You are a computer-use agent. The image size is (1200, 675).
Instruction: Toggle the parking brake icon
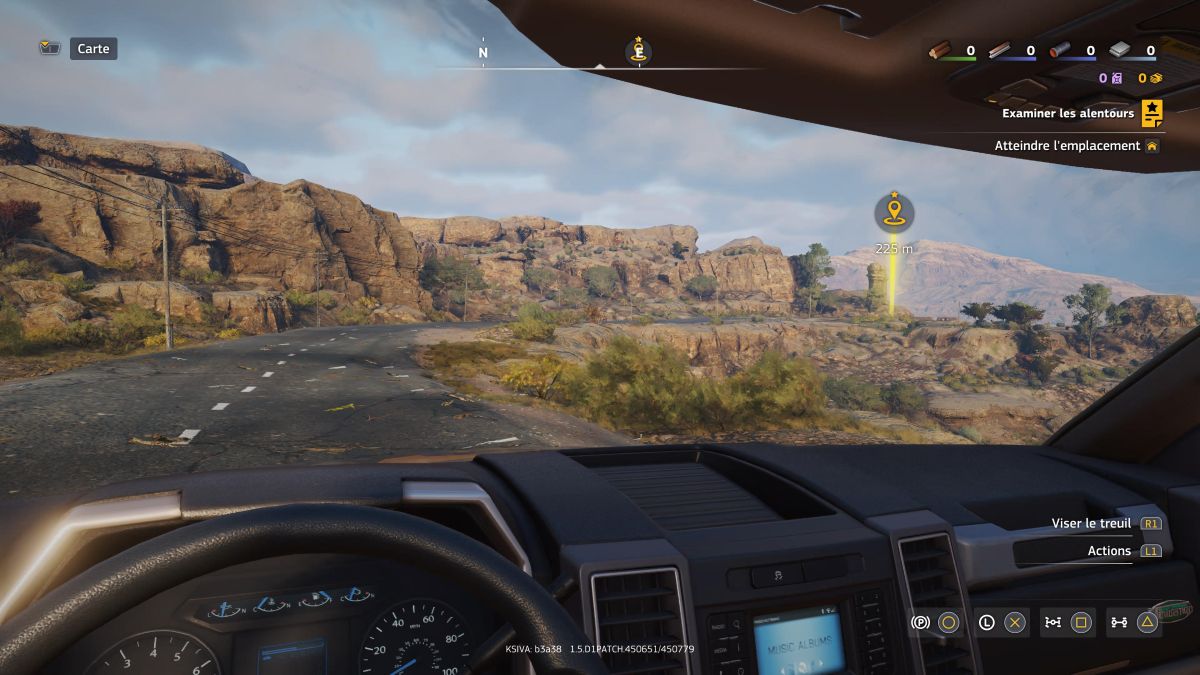[x=921, y=622]
